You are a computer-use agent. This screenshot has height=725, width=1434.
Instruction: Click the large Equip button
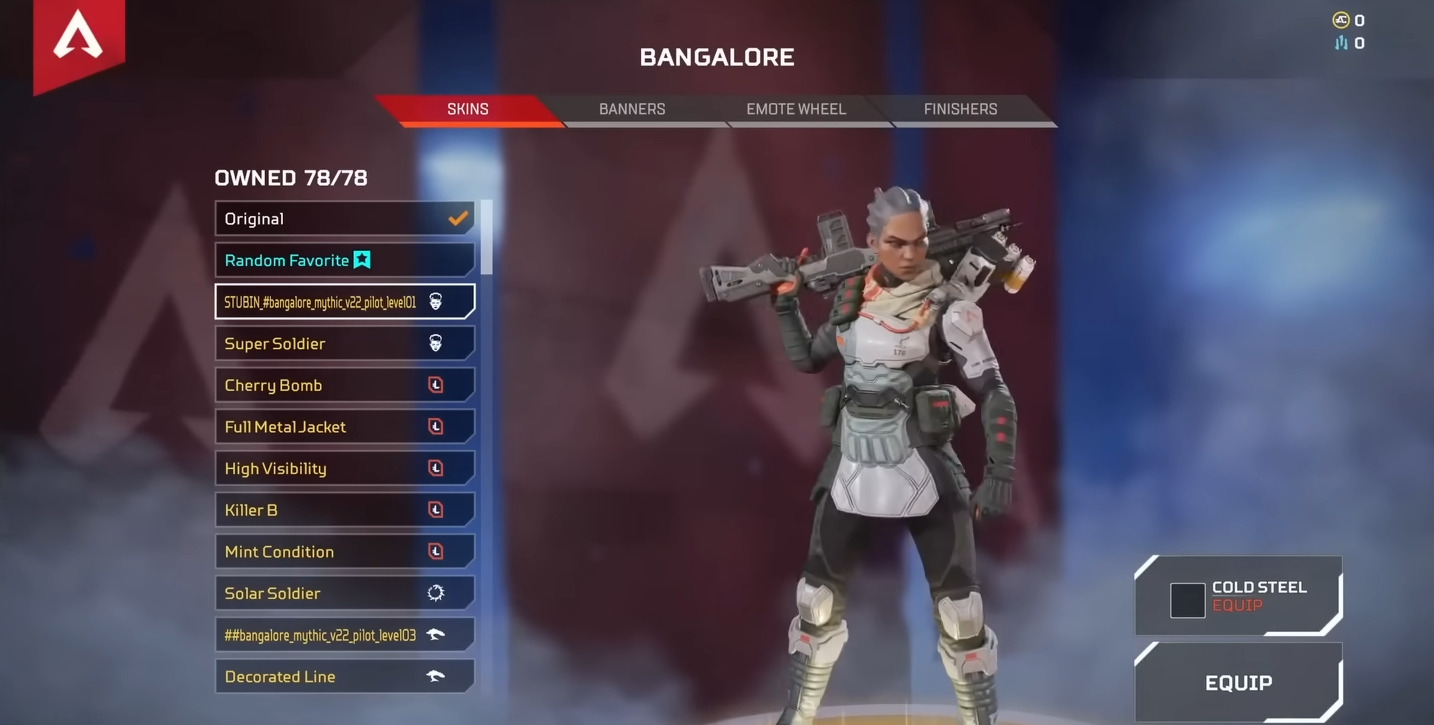(1238, 683)
